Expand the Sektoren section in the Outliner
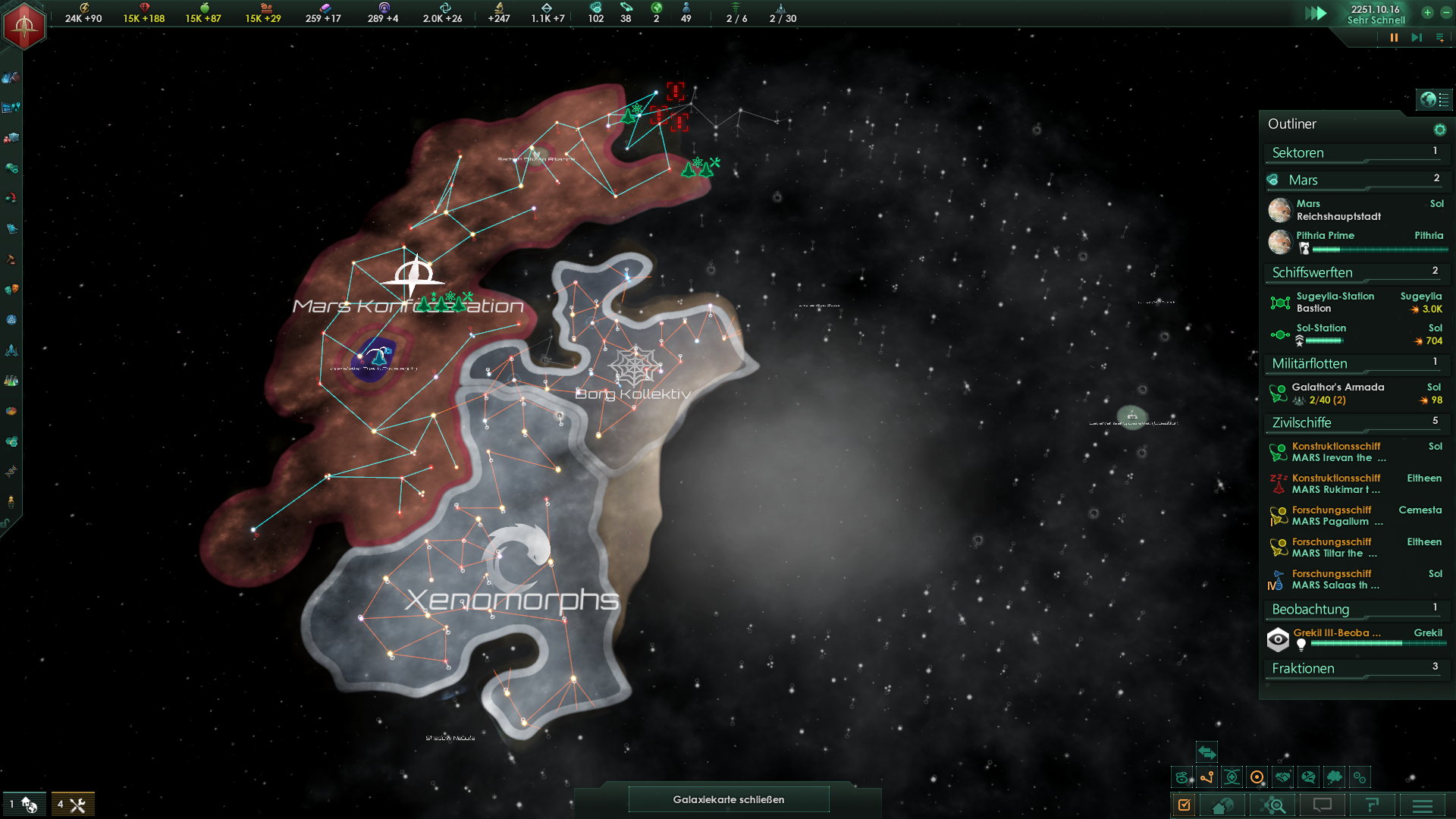The width and height of the screenshot is (1456, 819). [x=1354, y=153]
